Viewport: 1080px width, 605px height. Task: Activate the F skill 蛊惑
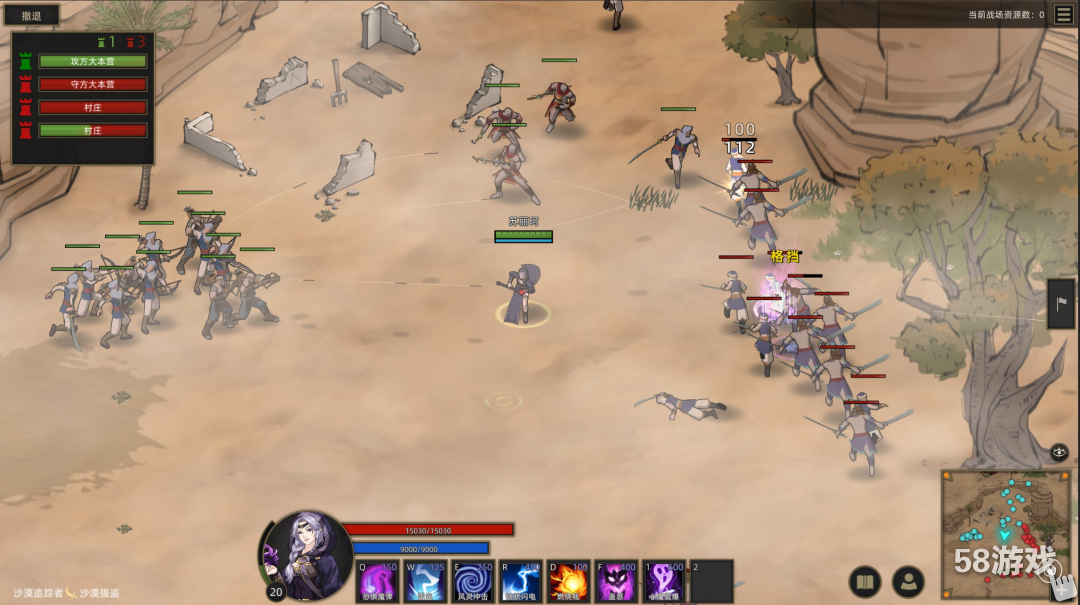(x=617, y=582)
